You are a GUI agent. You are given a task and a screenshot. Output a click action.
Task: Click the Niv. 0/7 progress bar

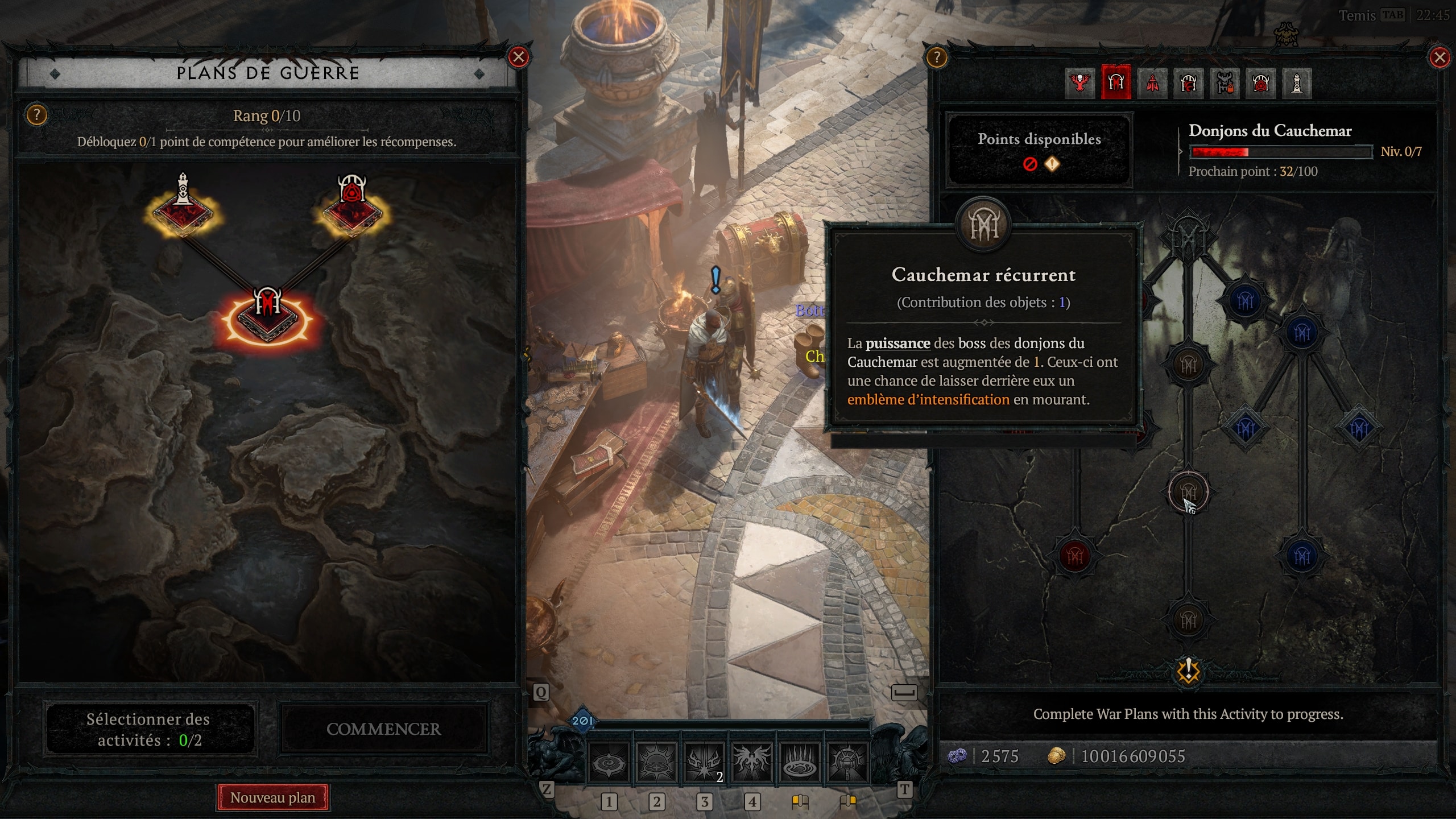tap(1283, 151)
